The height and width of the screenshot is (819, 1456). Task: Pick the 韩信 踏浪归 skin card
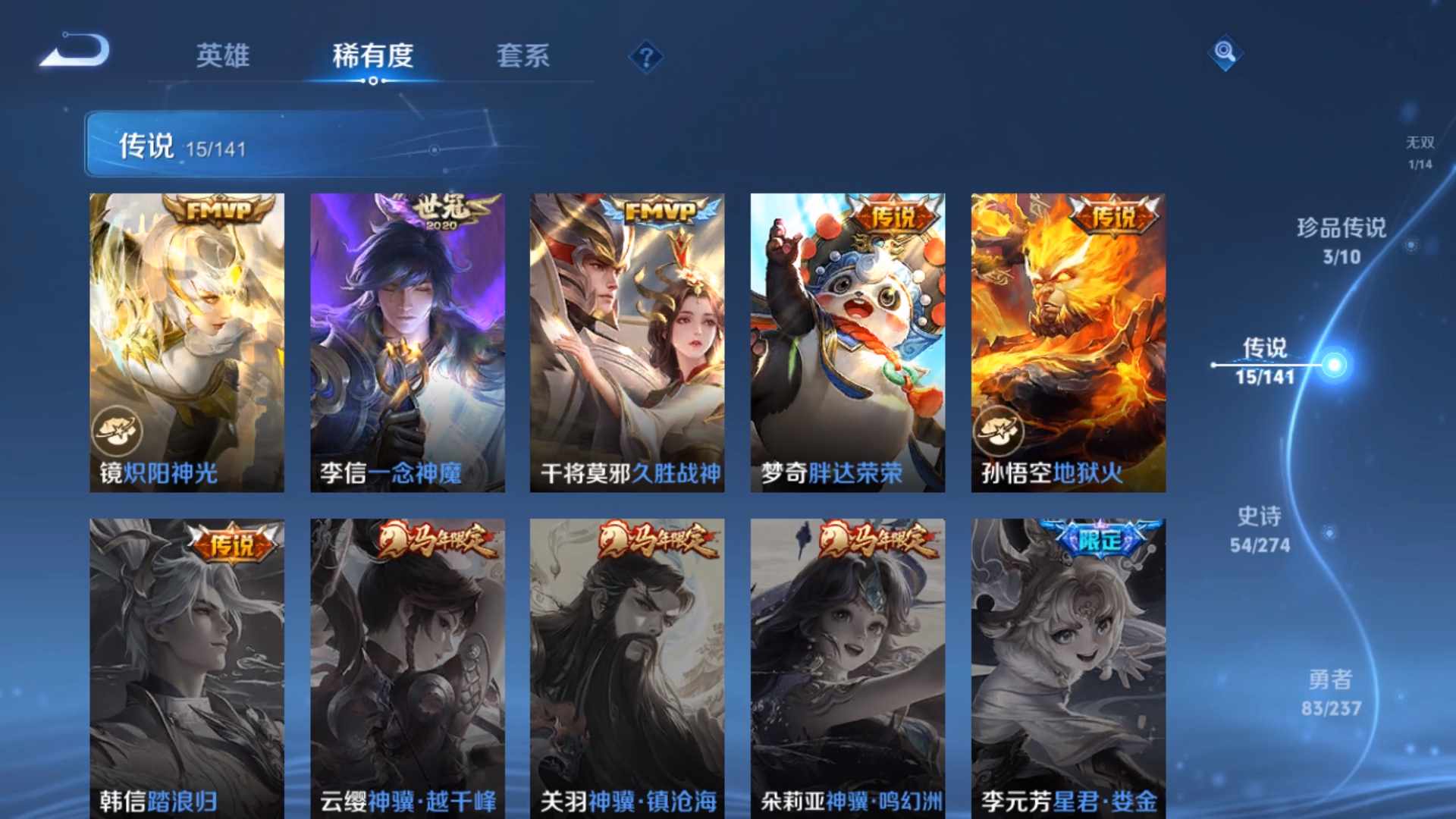(187, 667)
